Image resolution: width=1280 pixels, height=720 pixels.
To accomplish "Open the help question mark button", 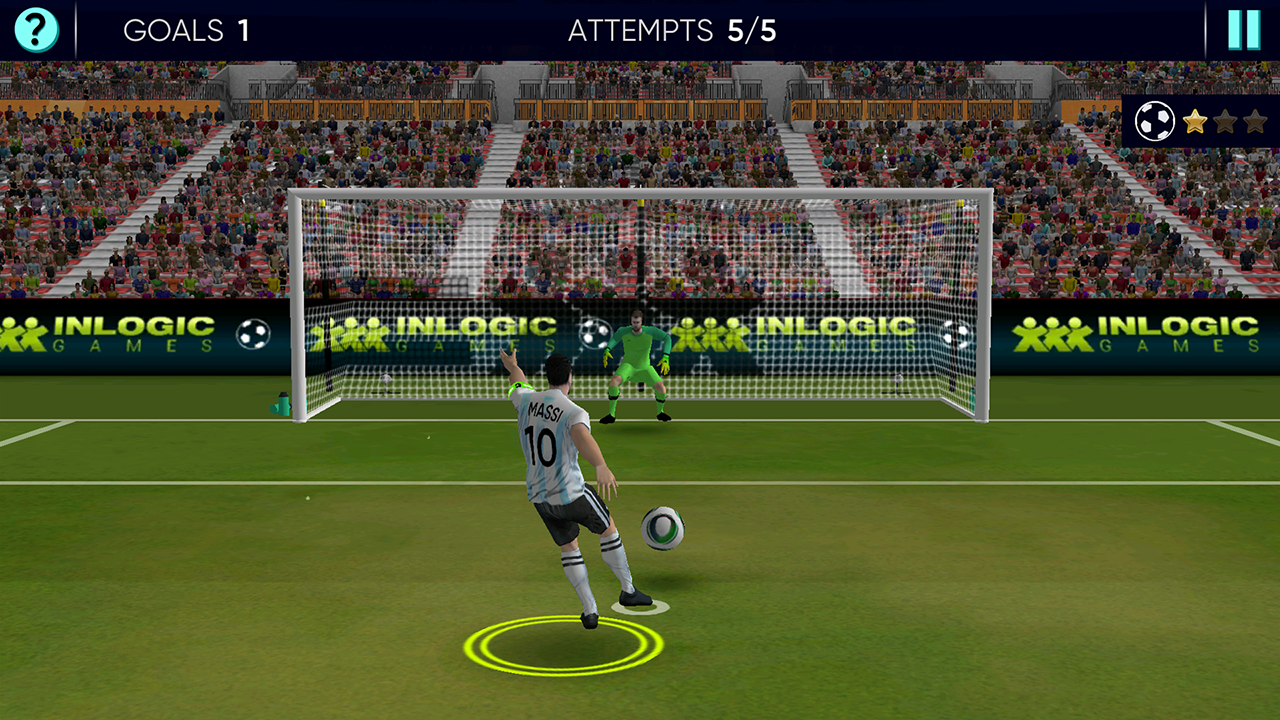I will (x=36, y=30).
